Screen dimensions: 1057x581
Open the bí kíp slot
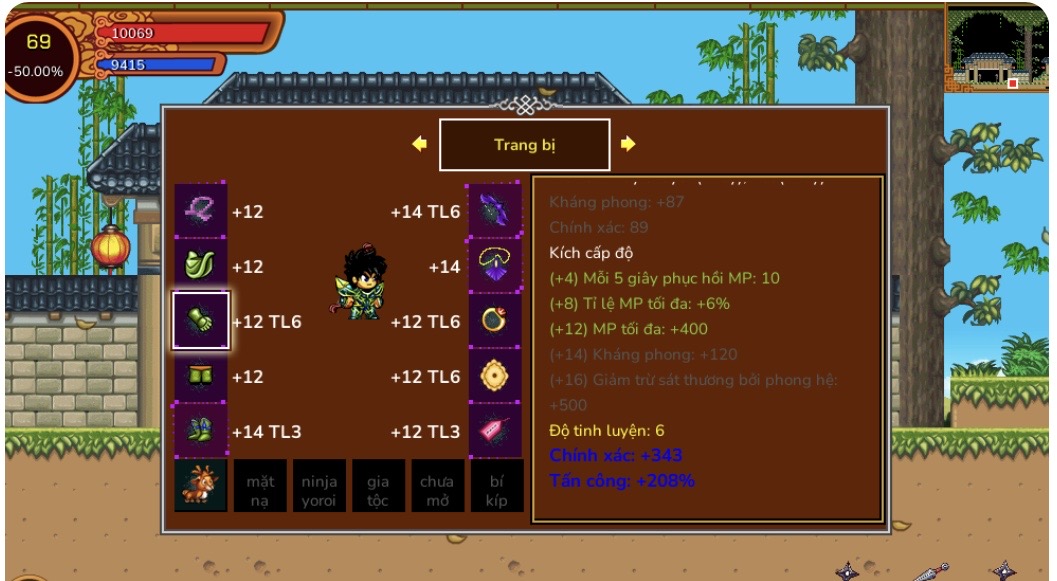497,486
